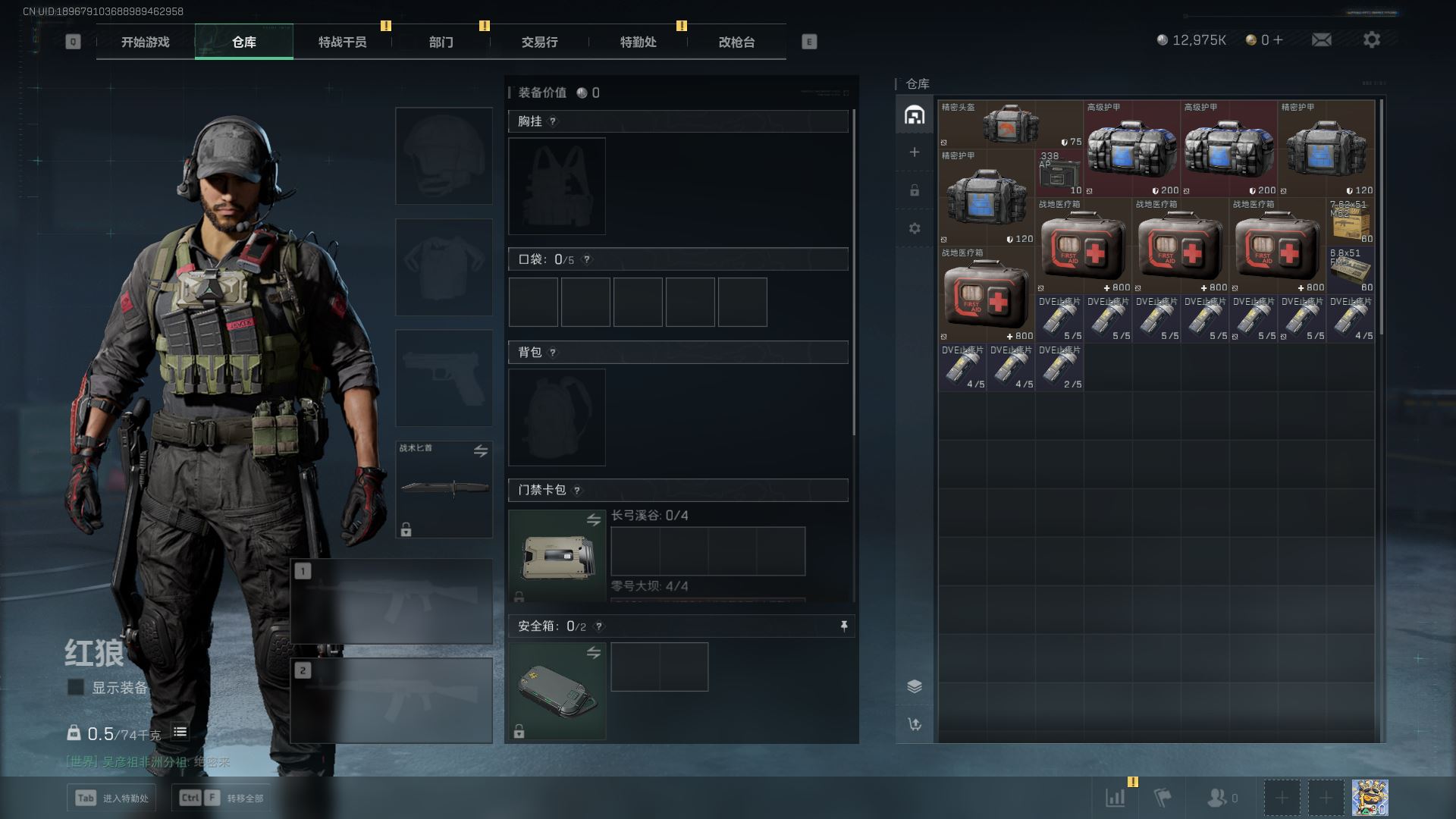The image size is (1456, 819).
Task: Select the 338 AP ammo box
Action: [1059, 173]
